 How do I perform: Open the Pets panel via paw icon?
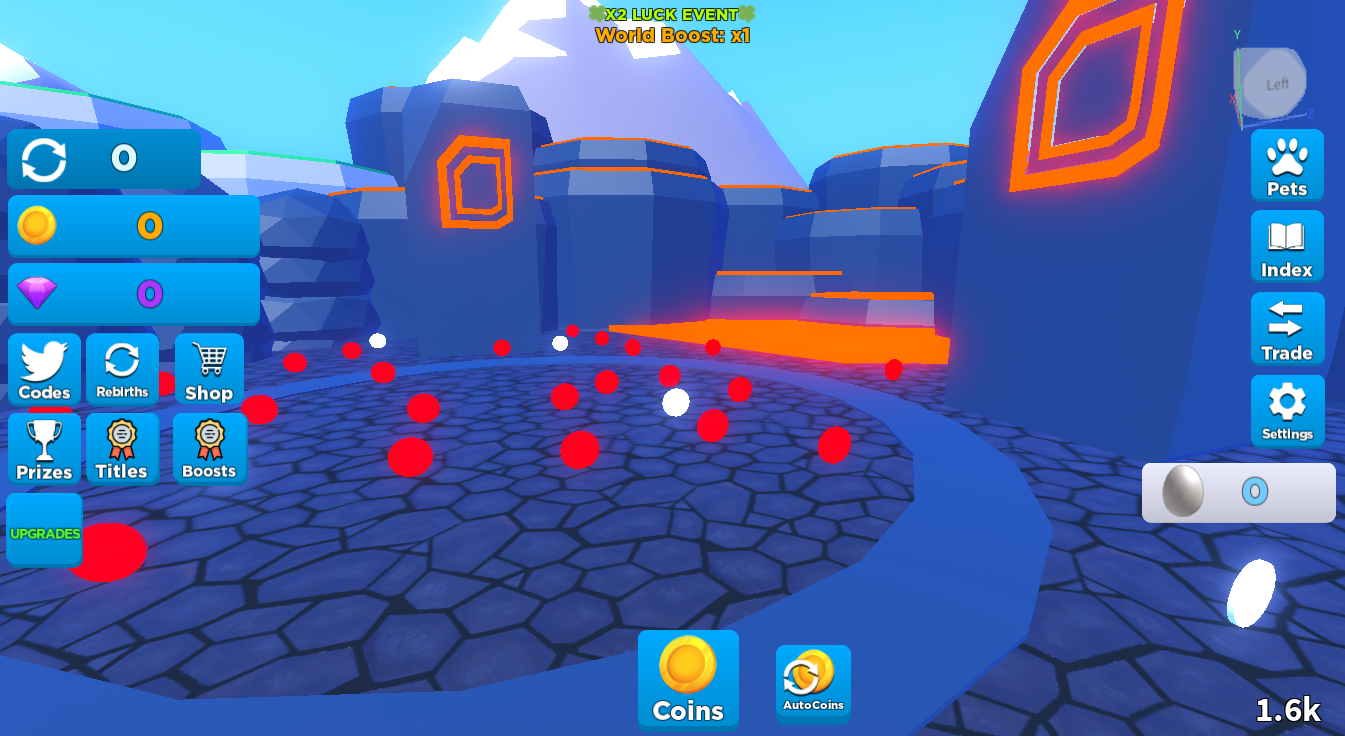(x=1287, y=165)
